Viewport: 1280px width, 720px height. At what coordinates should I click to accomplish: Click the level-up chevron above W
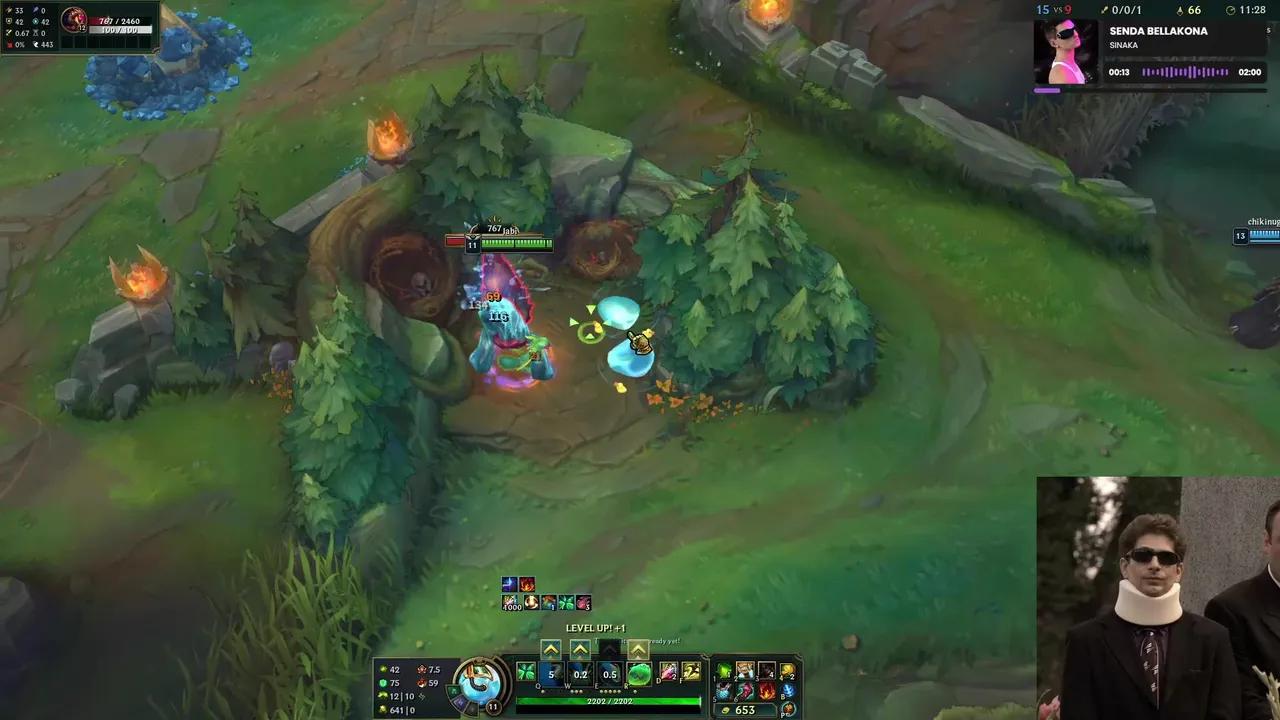(x=580, y=647)
